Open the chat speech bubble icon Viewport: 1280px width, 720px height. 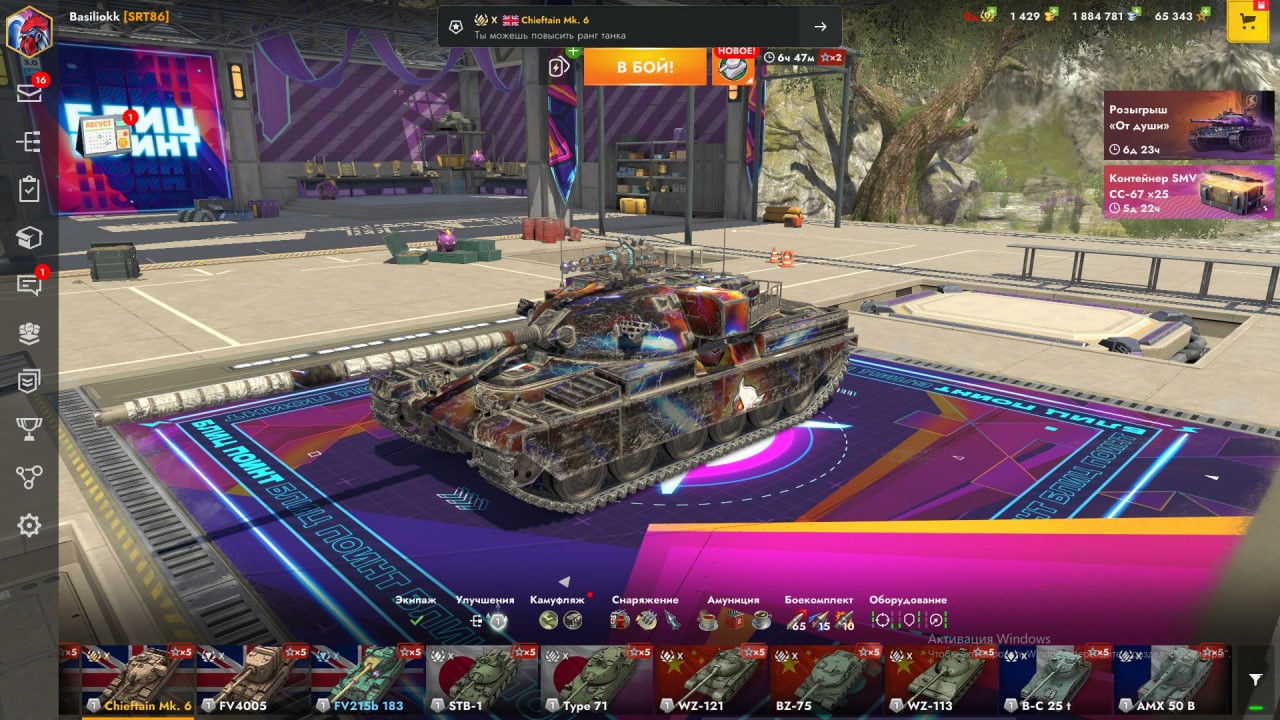[x=29, y=285]
